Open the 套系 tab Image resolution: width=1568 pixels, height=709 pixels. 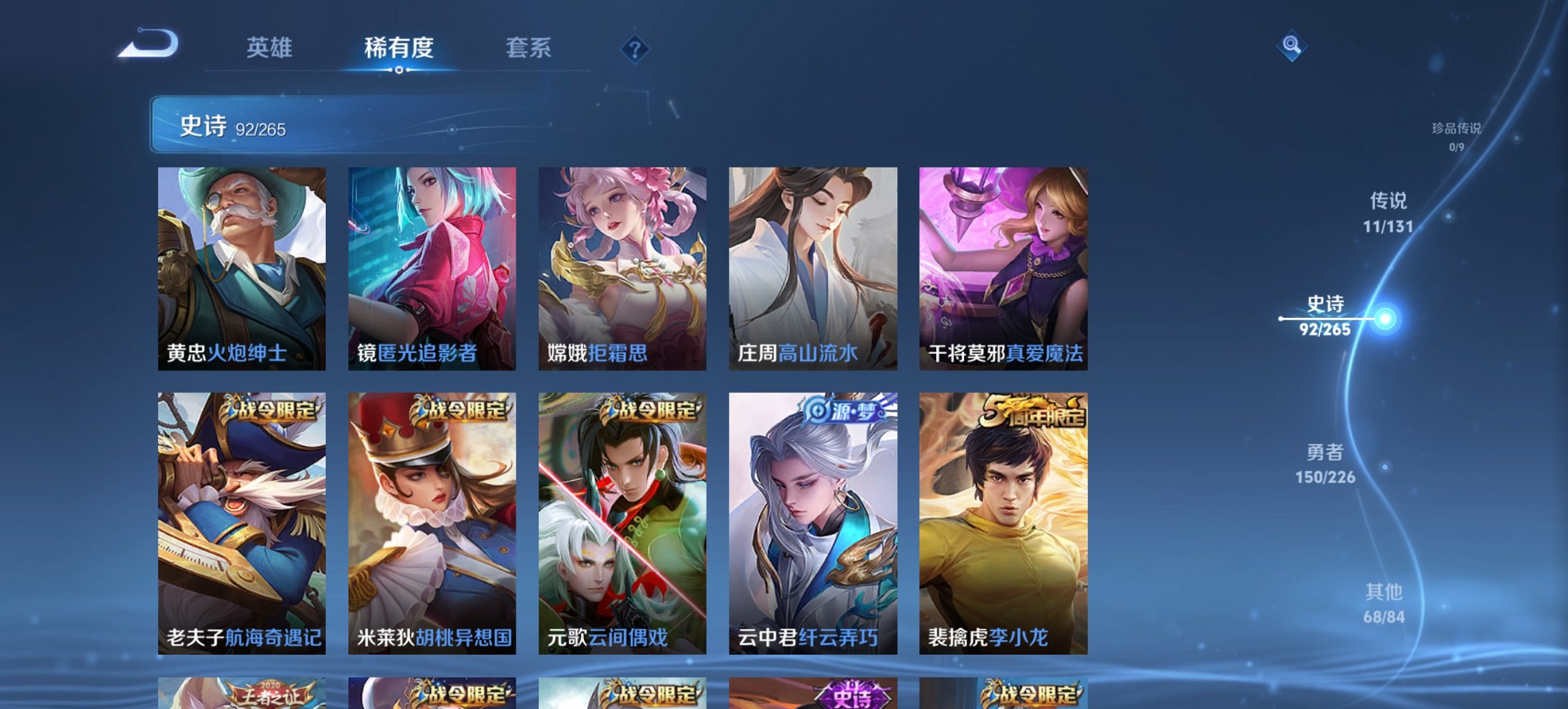coord(529,49)
